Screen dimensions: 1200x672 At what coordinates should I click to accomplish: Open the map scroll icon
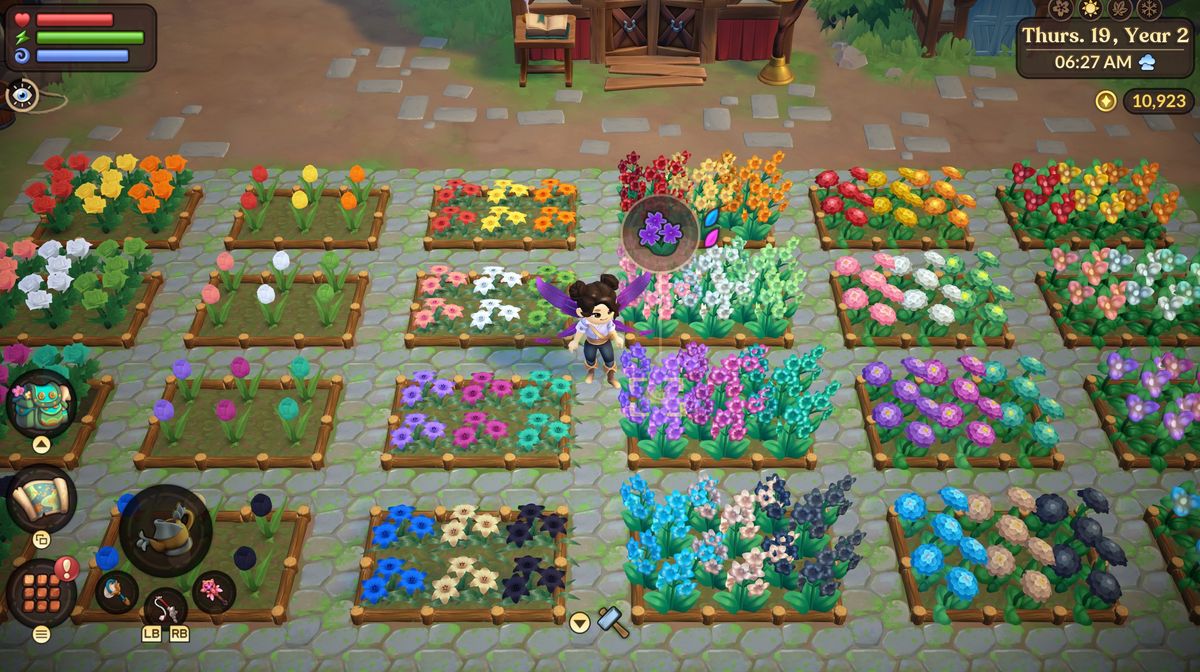click(x=41, y=498)
